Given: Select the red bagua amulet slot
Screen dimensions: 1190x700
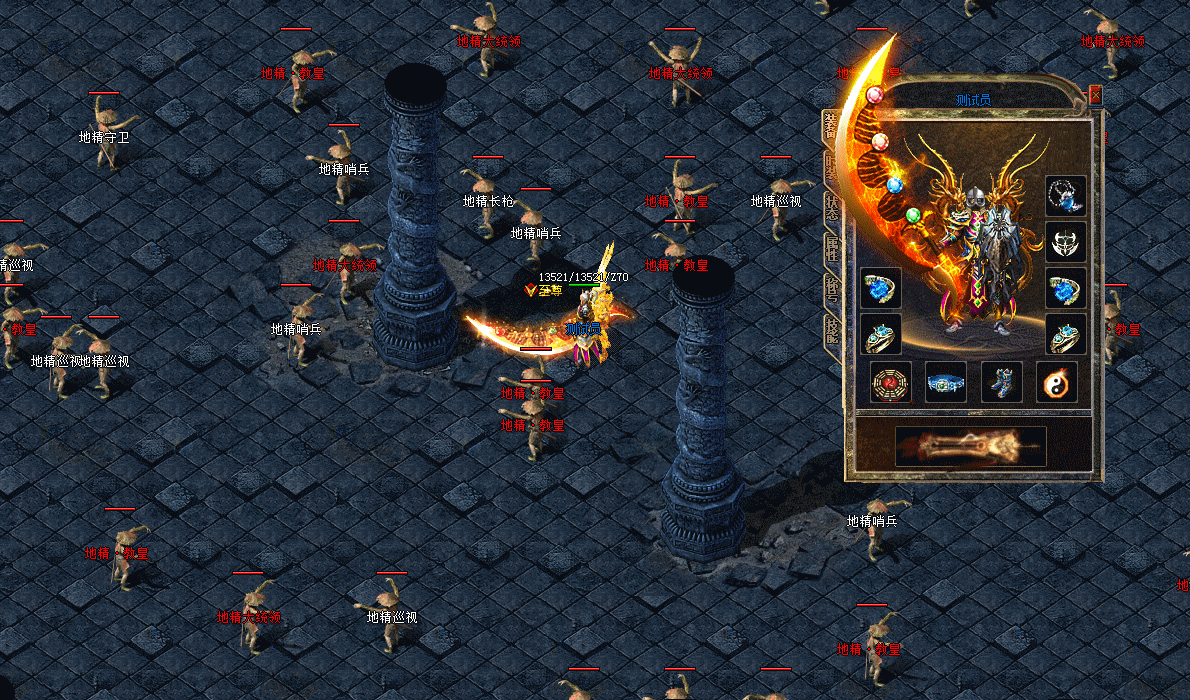Looking at the screenshot, I should 890,382.
